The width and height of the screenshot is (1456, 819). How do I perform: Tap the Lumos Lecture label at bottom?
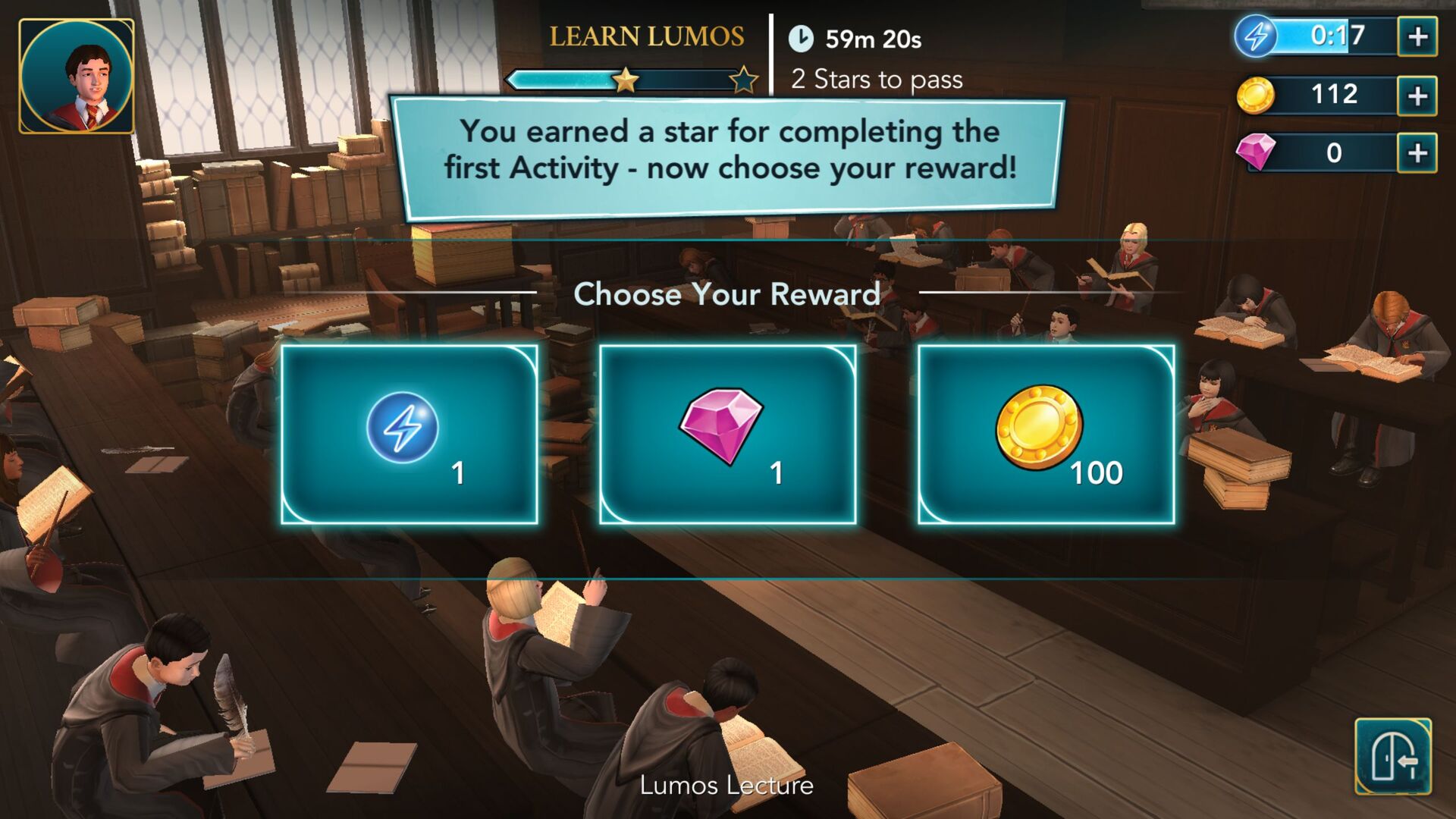(x=728, y=787)
